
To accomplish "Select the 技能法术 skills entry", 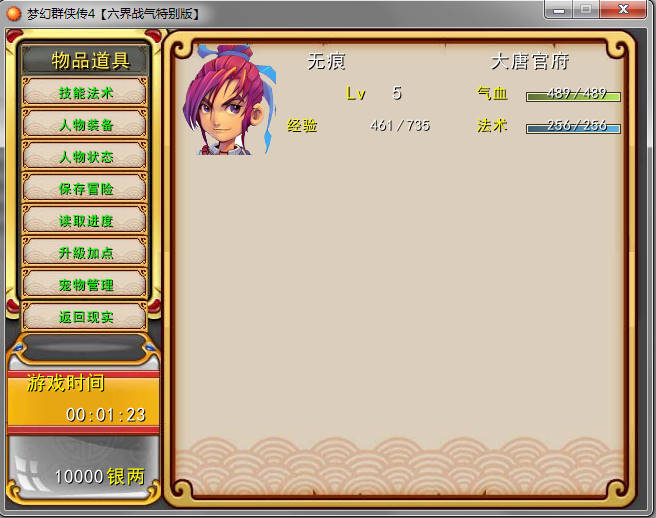I will click(85, 93).
